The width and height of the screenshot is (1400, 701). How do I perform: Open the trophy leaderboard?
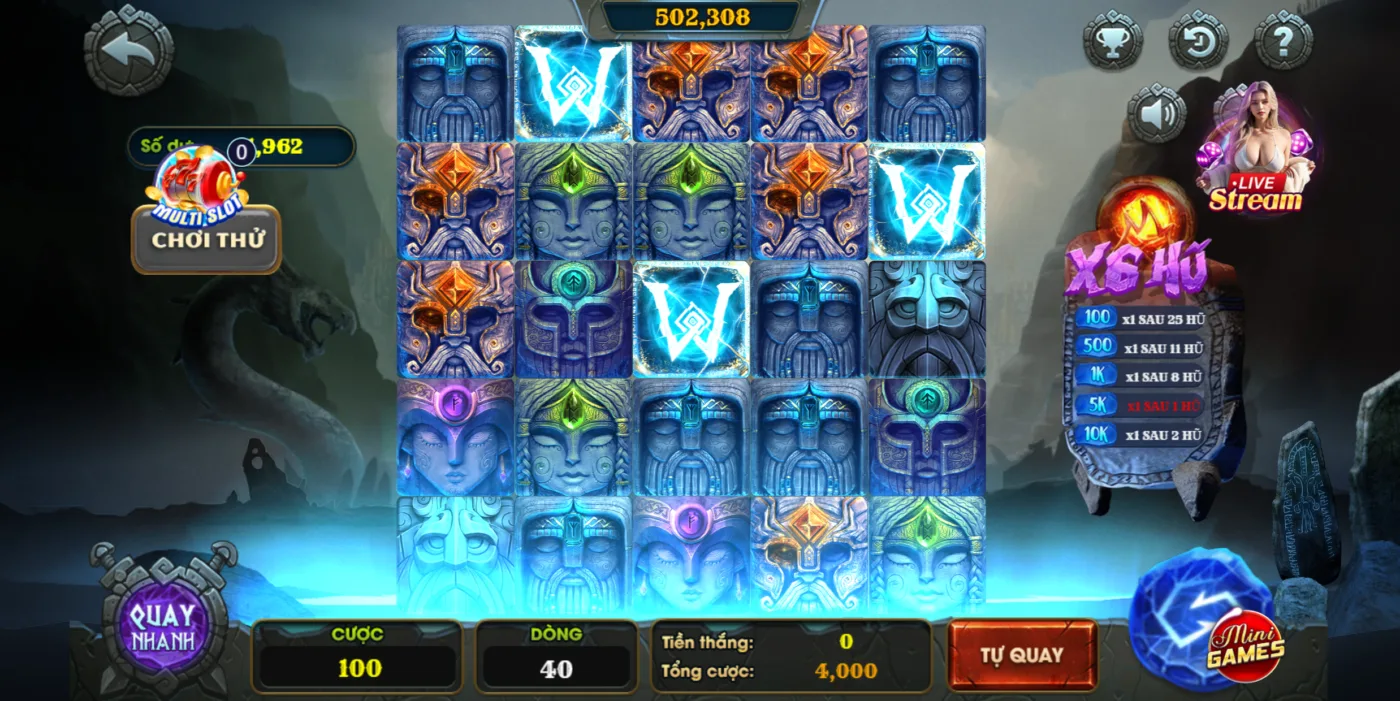[1112, 41]
